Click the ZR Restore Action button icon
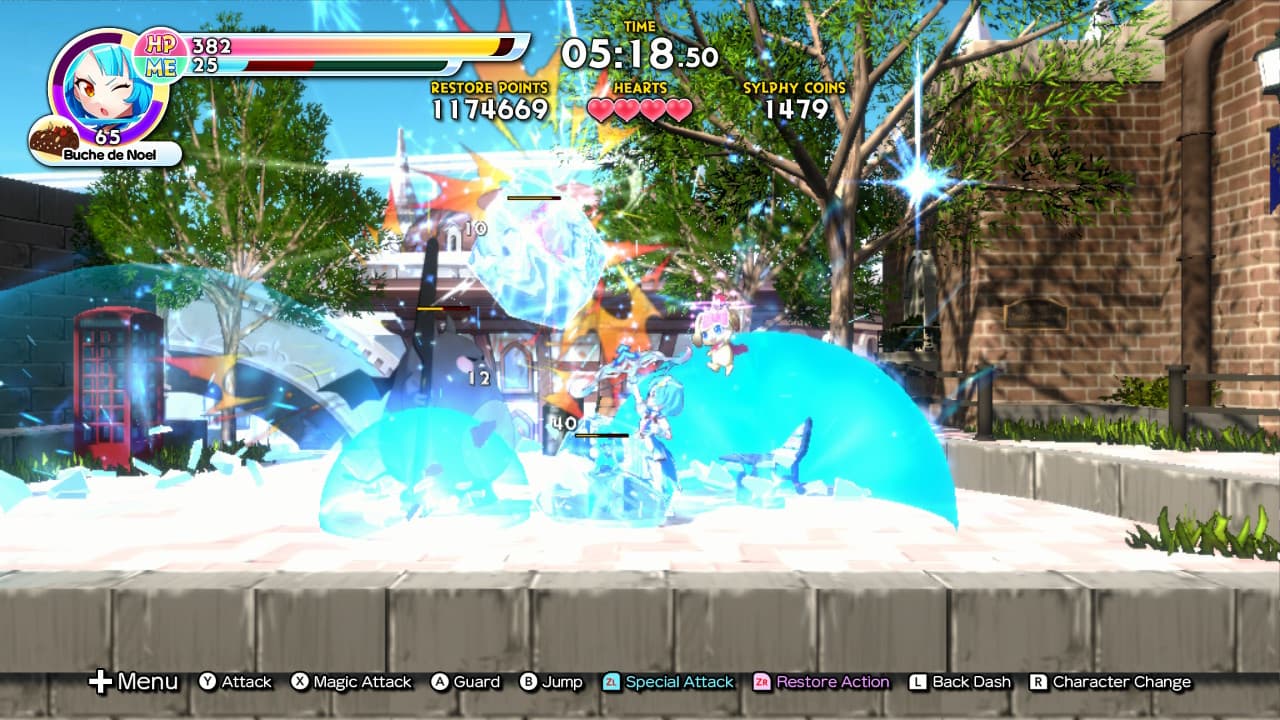This screenshot has width=1280, height=720. click(763, 681)
